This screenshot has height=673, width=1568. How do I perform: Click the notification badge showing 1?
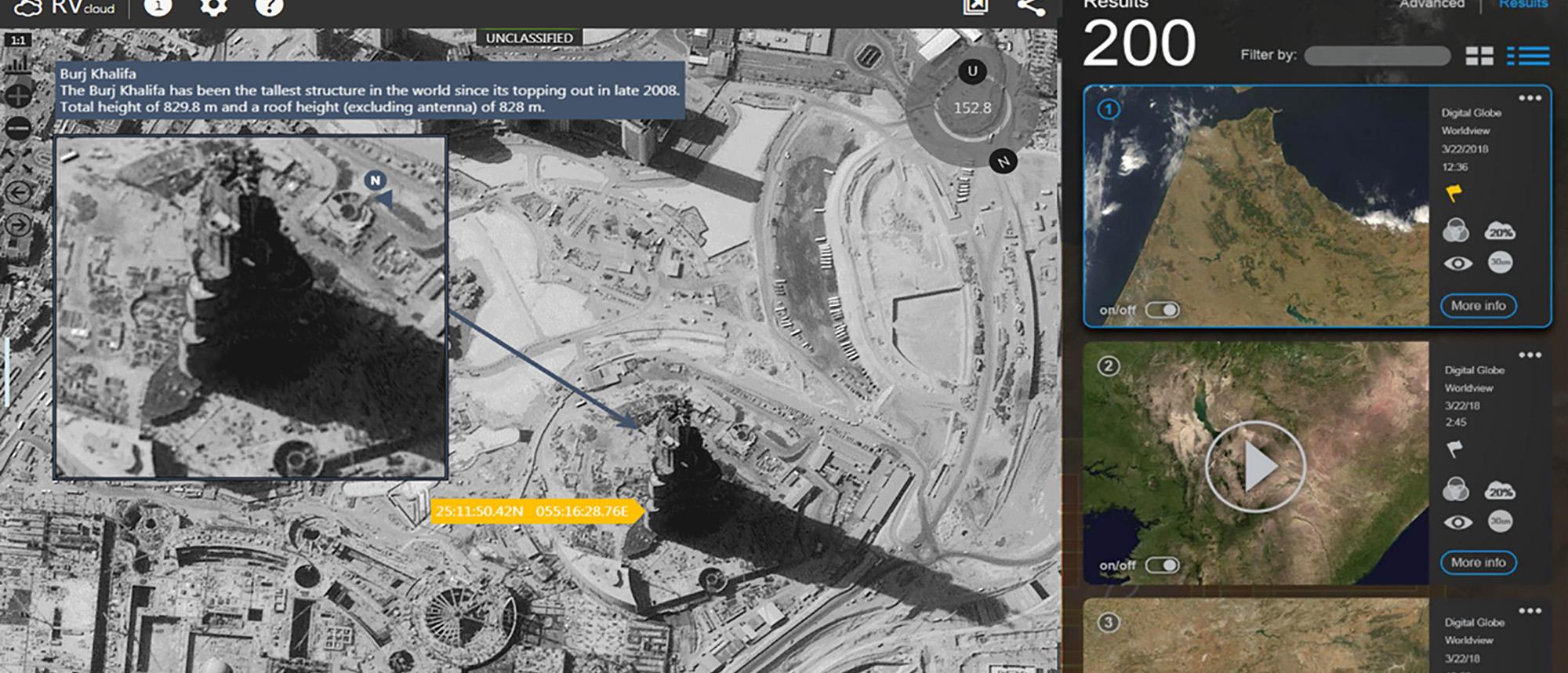click(159, 7)
